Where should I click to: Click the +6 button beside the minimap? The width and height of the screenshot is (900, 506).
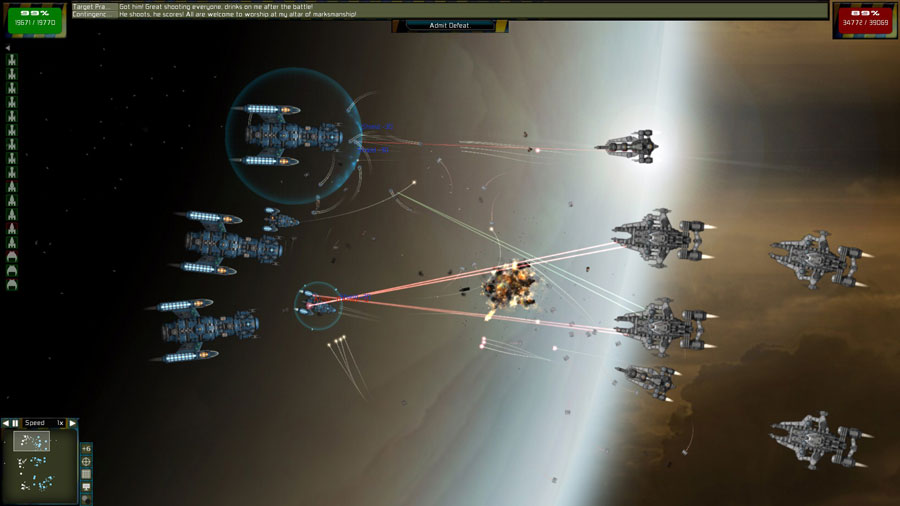(x=86, y=448)
